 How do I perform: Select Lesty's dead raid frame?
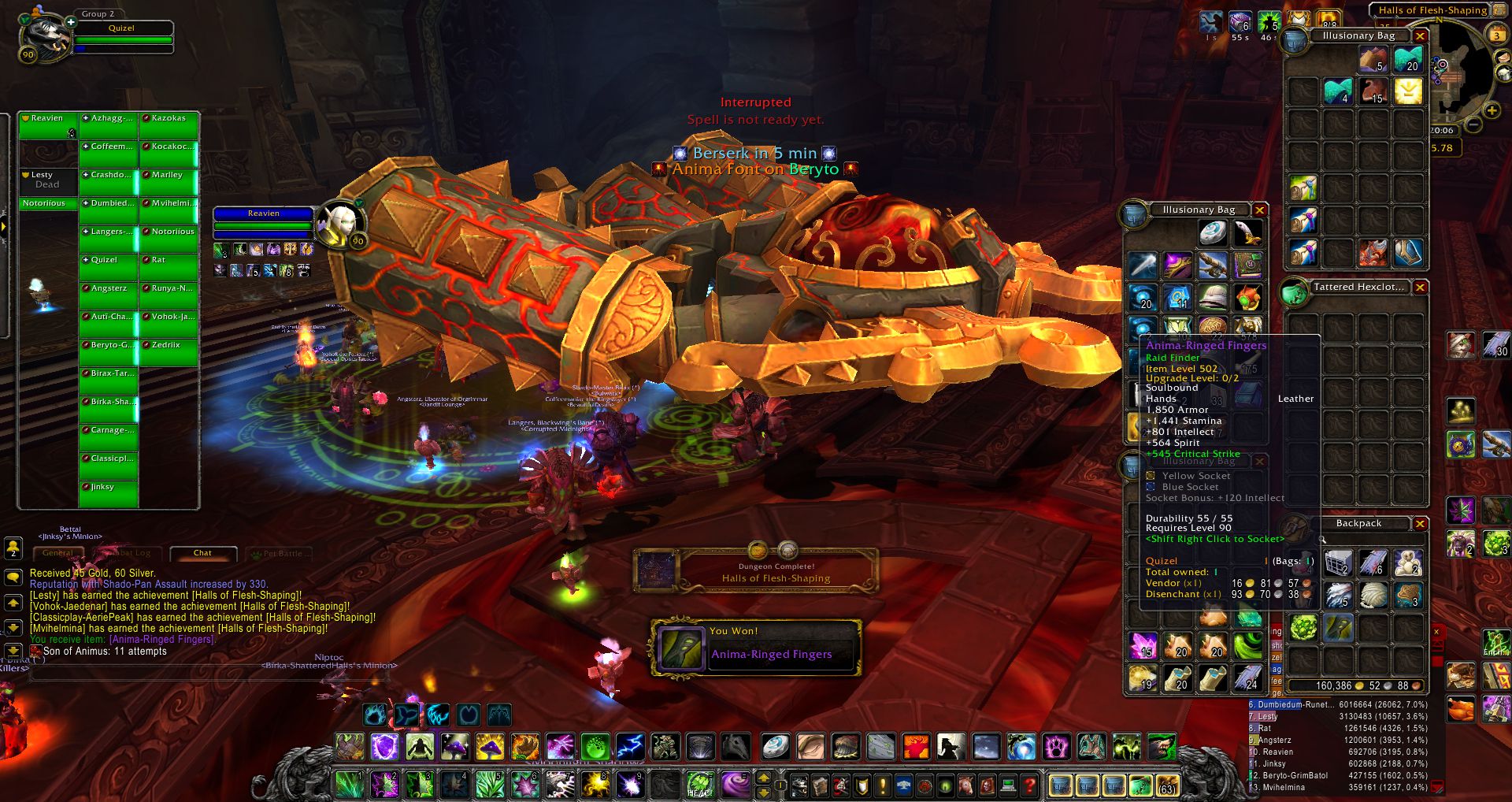click(x=48, y=180)
